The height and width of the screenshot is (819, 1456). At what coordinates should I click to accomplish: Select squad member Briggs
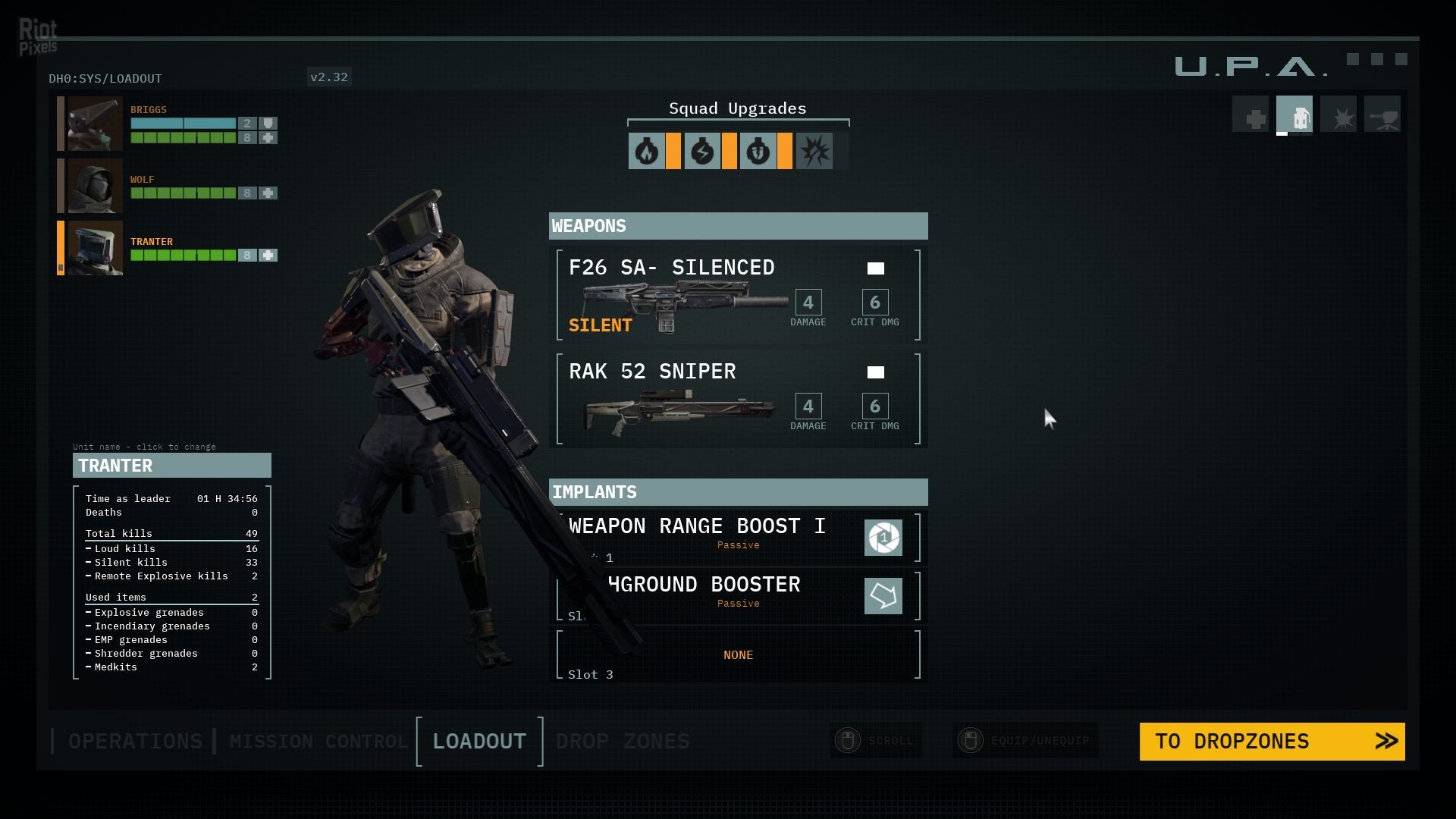click(95, 124)
